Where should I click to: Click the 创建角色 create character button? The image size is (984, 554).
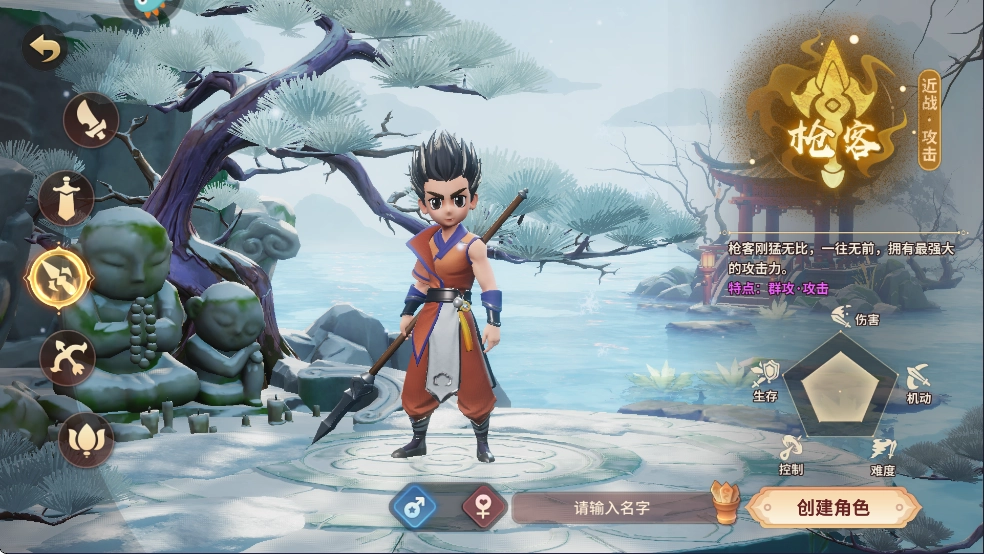point(833,507)
